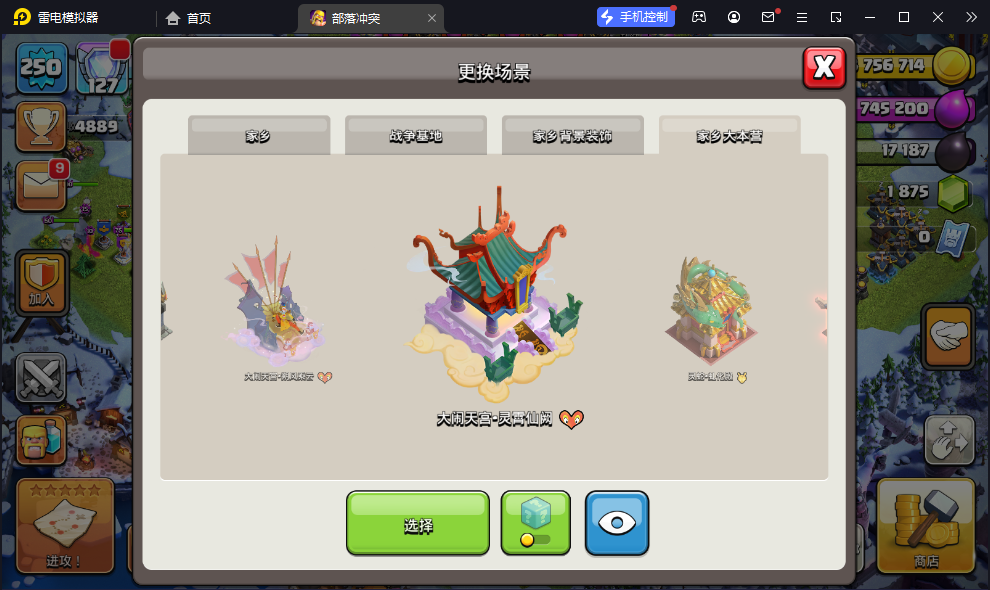Viewport: 990px width, 590px height.
Task: Open the crossed swords battle log icon
Action: point(41,378)
